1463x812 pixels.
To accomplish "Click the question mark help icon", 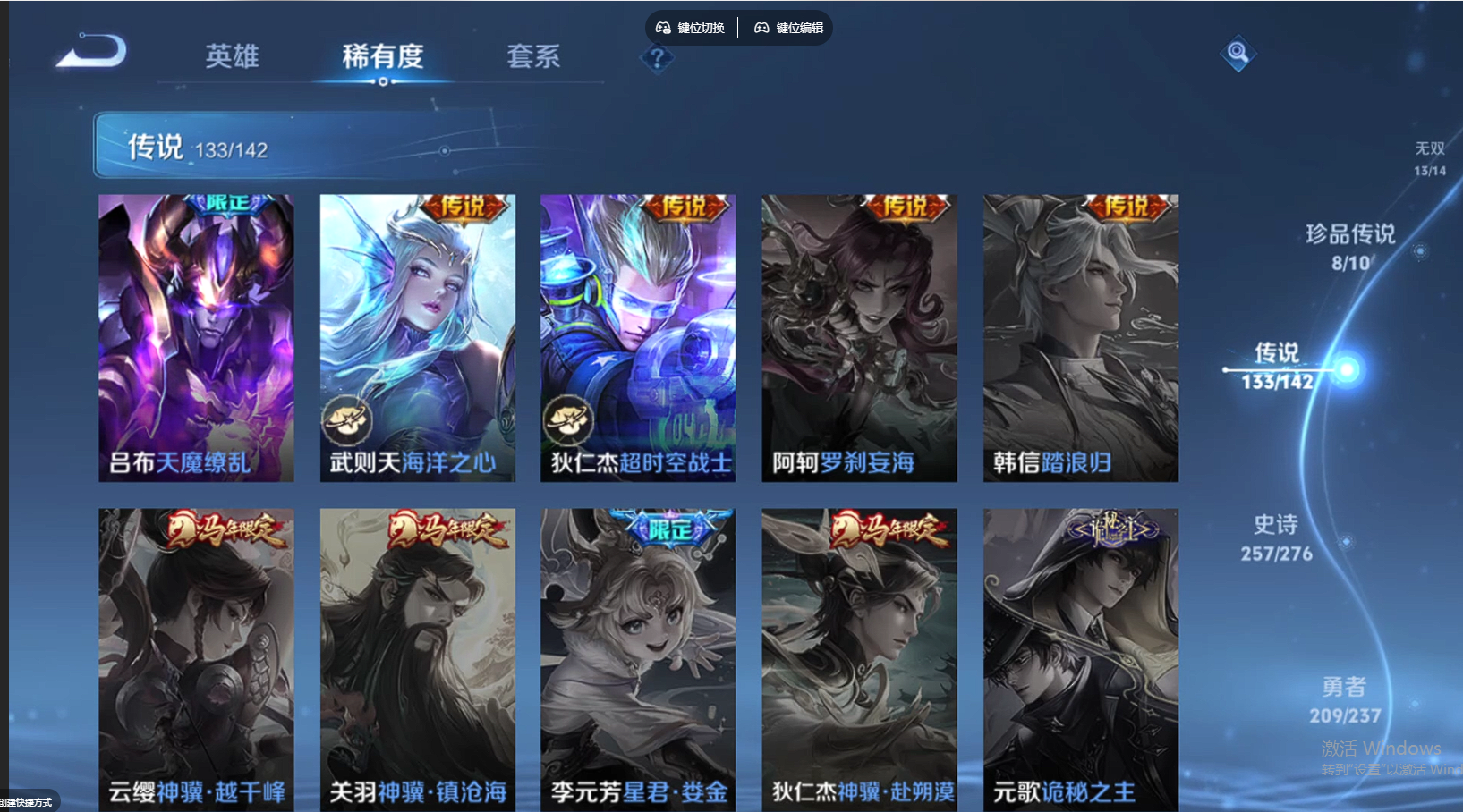I will [x=658, y=59].
